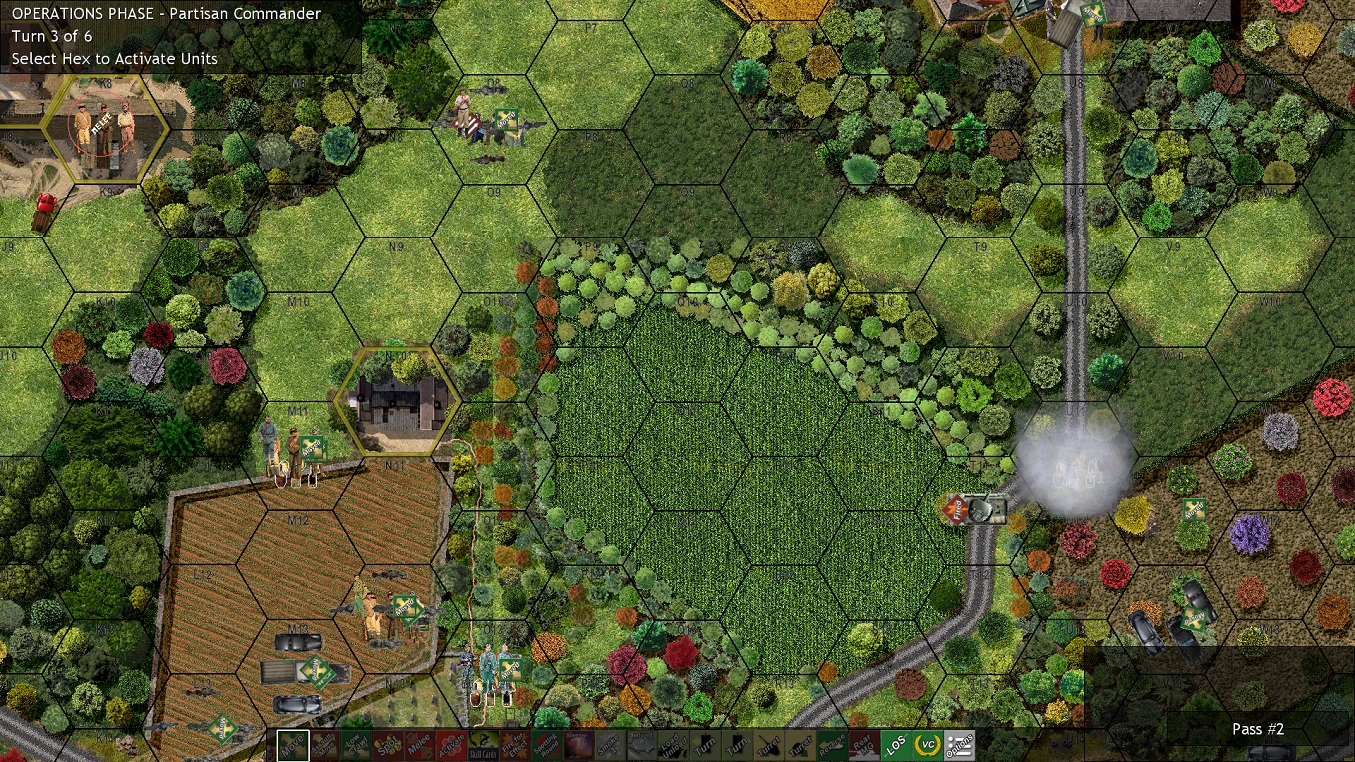Click the Load Unload button
Screen dimensions: 1355x762
pyautogui.click(x=671, y=746)
